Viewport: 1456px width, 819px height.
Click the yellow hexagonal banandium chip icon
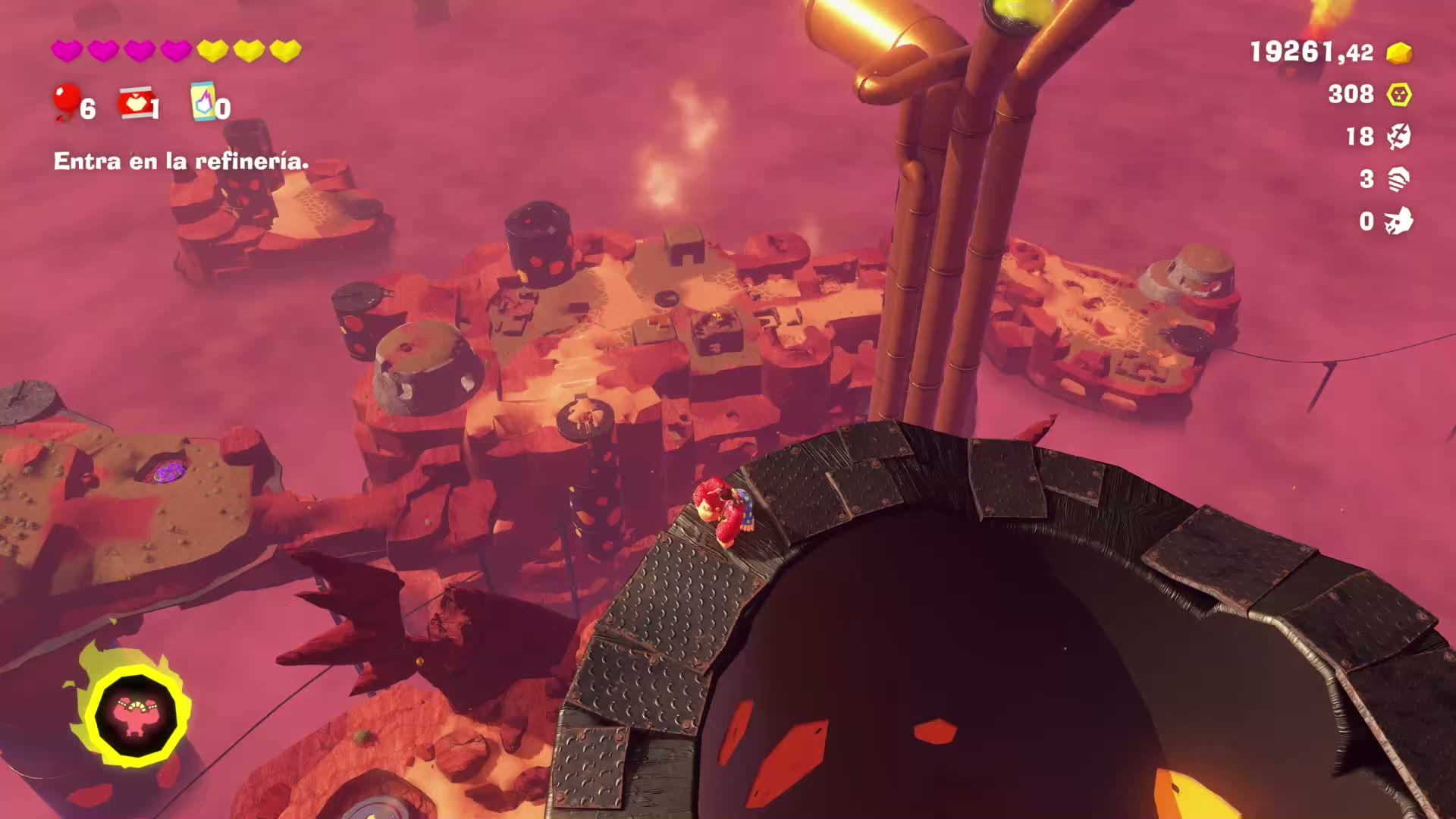tap(1398, 95)
